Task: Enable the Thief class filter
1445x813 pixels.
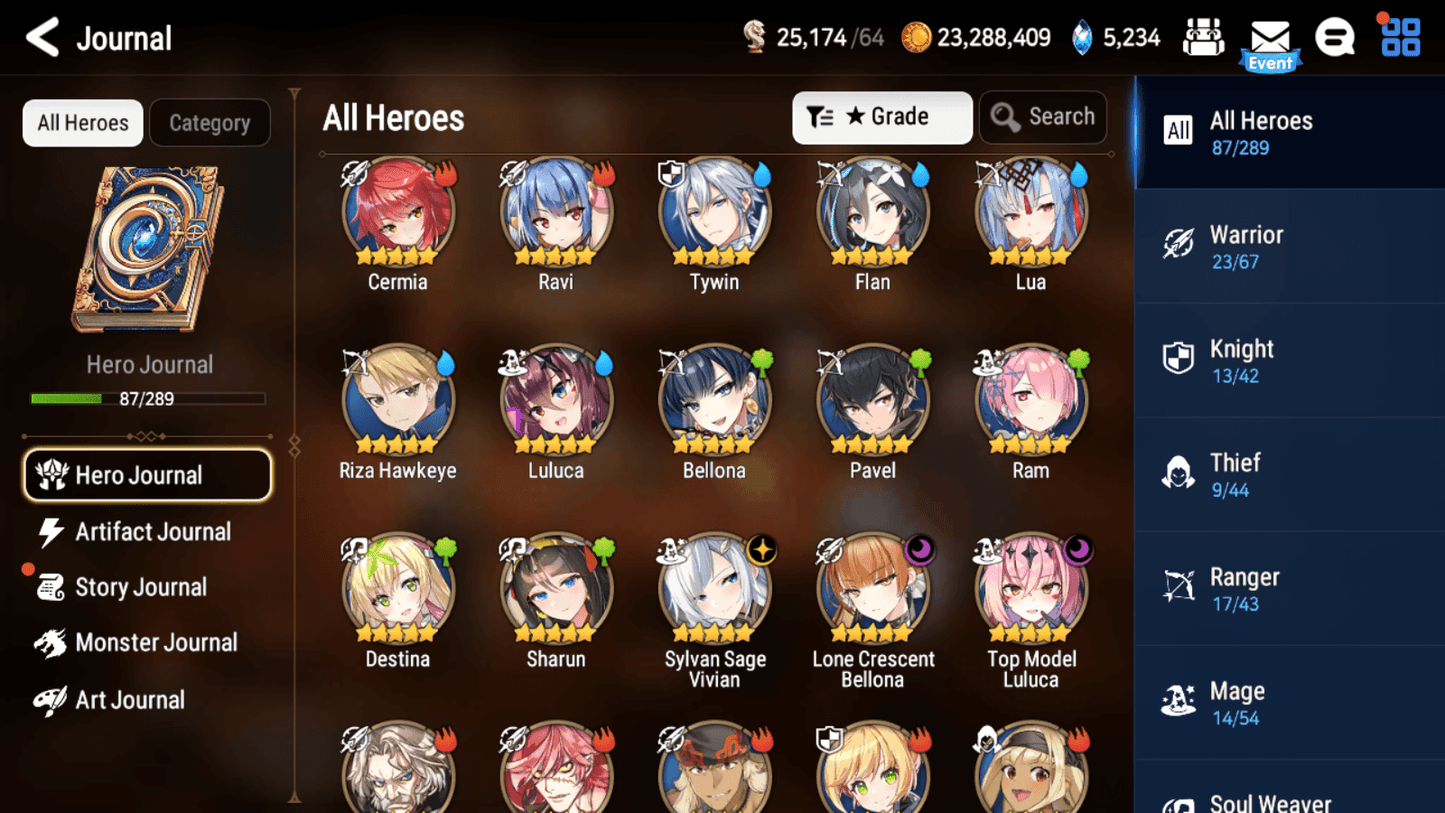Action: pos(1290,474)
